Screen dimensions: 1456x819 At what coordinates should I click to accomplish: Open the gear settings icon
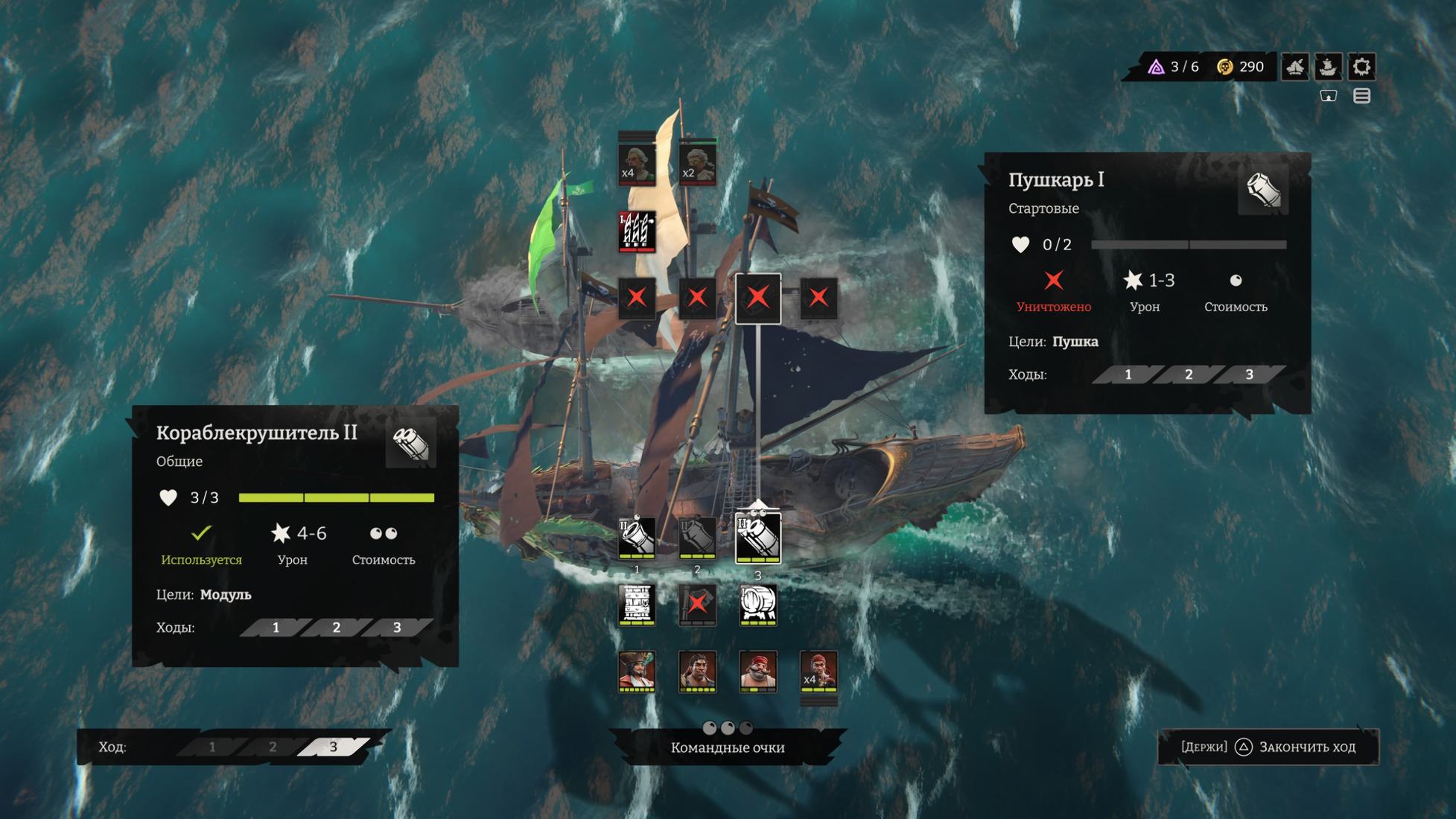1361,67
